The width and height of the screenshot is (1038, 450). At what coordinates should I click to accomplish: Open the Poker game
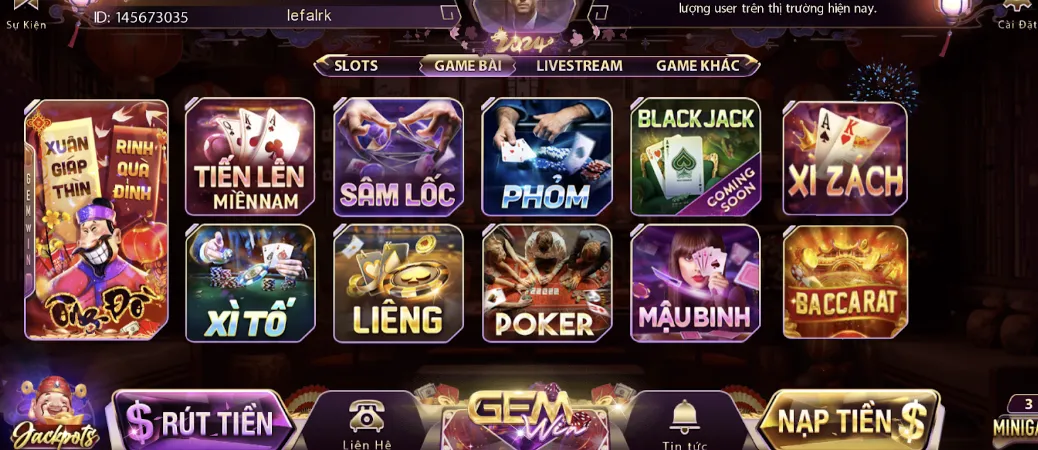(546, 283)
